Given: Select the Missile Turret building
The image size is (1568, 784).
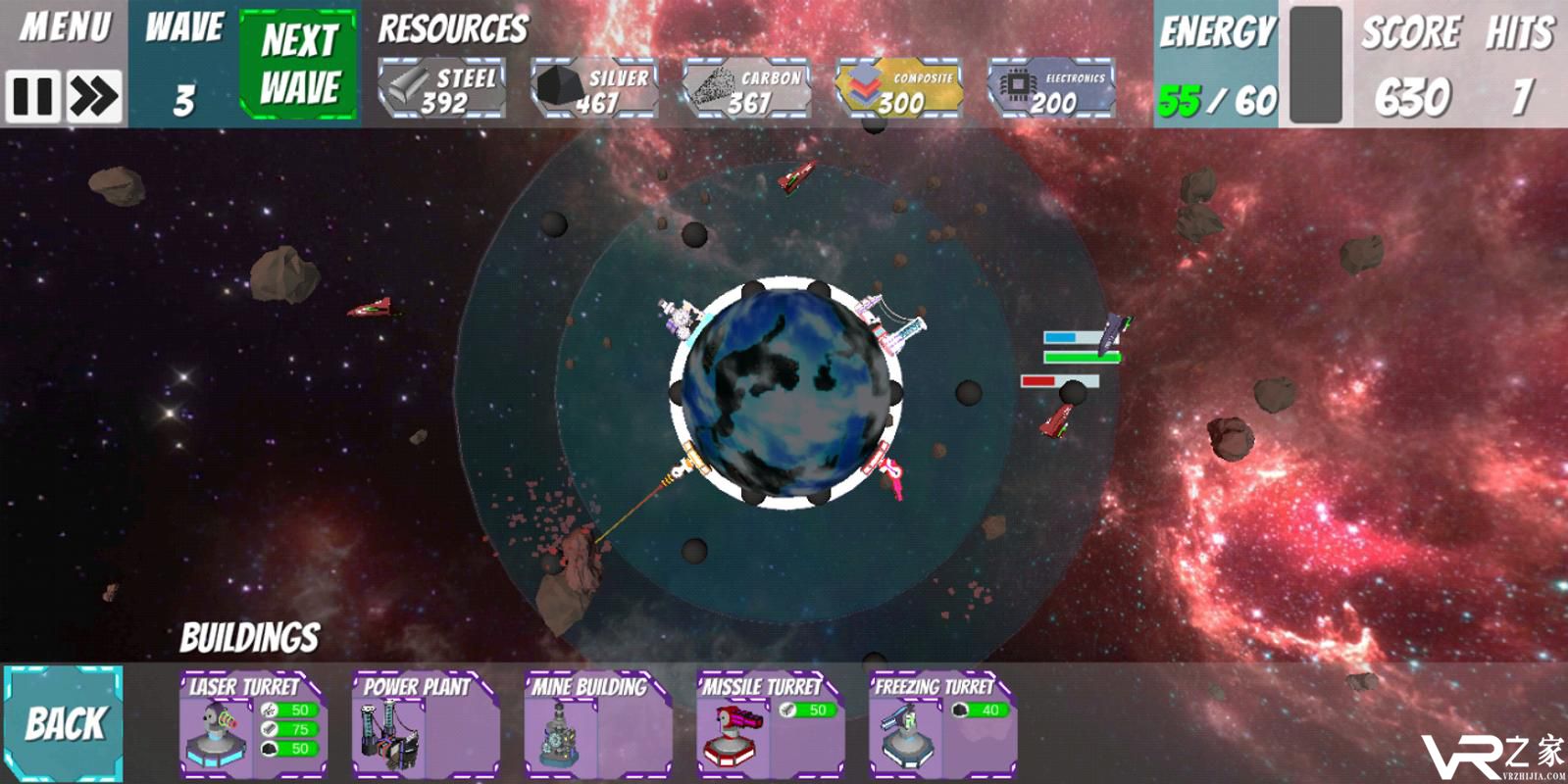Looking at the screenshot, I should pos(769,725).
